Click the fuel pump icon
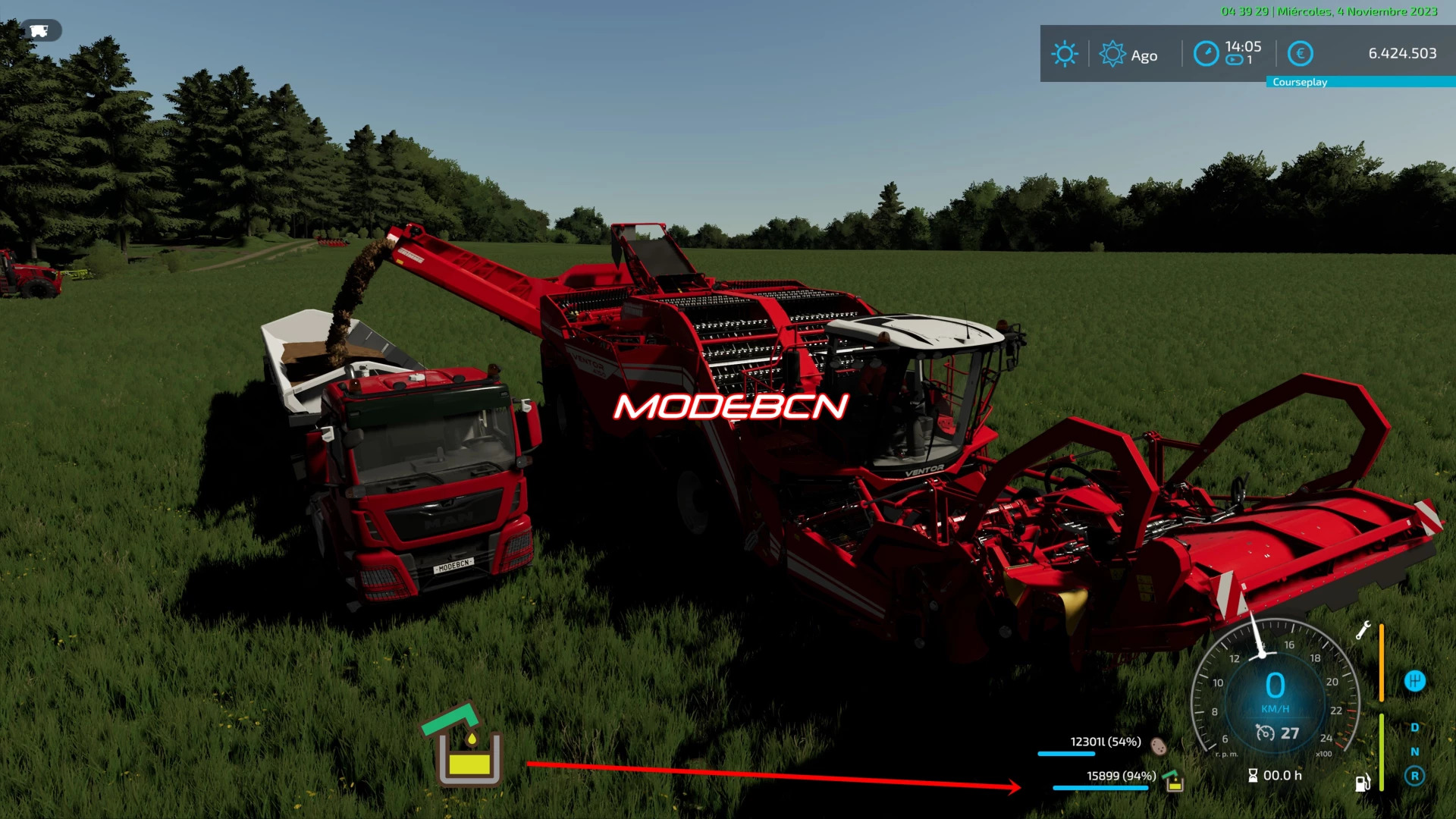The height and width of the screenshot is (819, 1456). pyautogui.click(x=1363, y=783)
